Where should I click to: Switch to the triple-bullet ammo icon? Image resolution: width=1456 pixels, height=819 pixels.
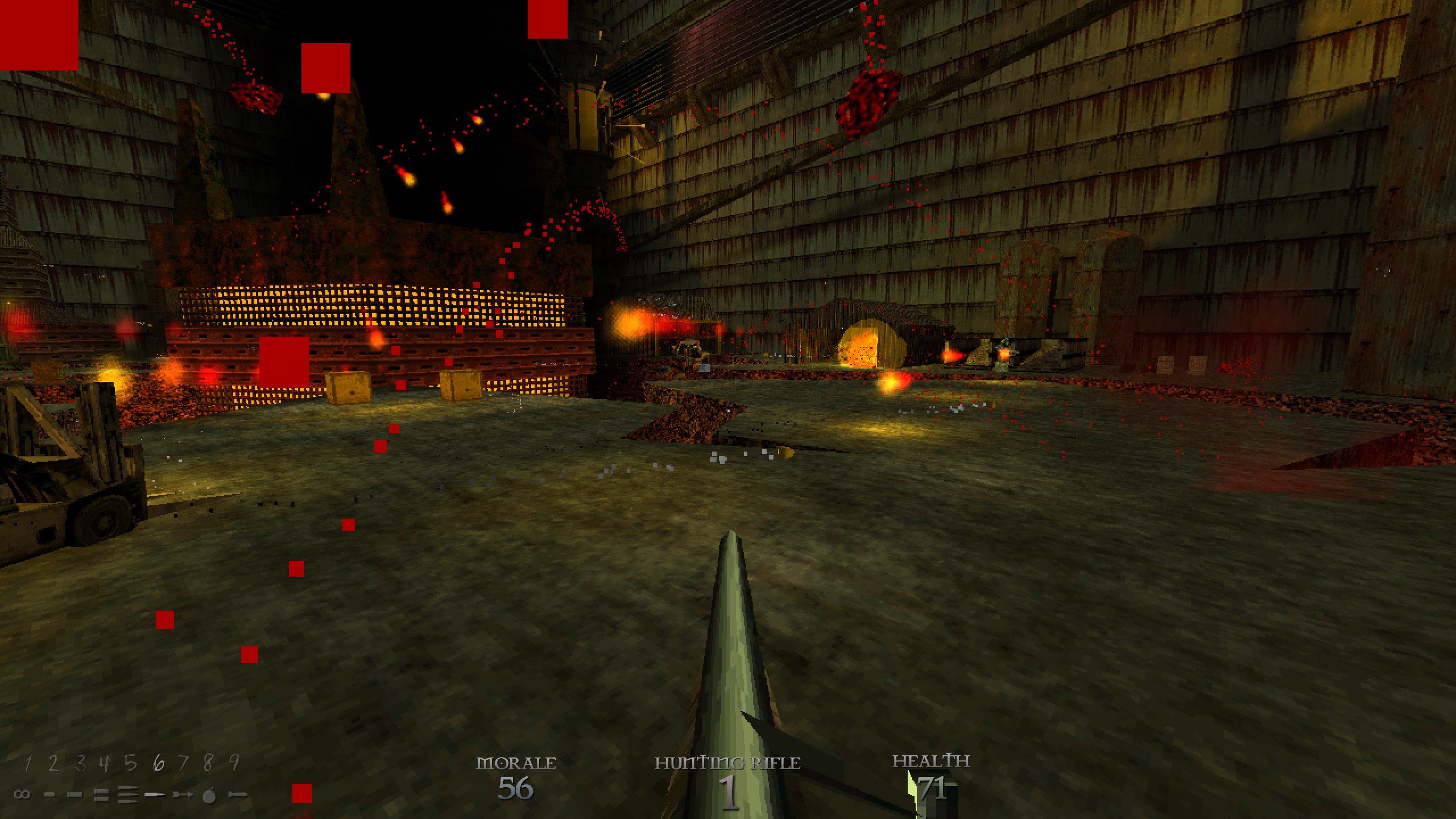pyautogui.click(x=128, y=795)
